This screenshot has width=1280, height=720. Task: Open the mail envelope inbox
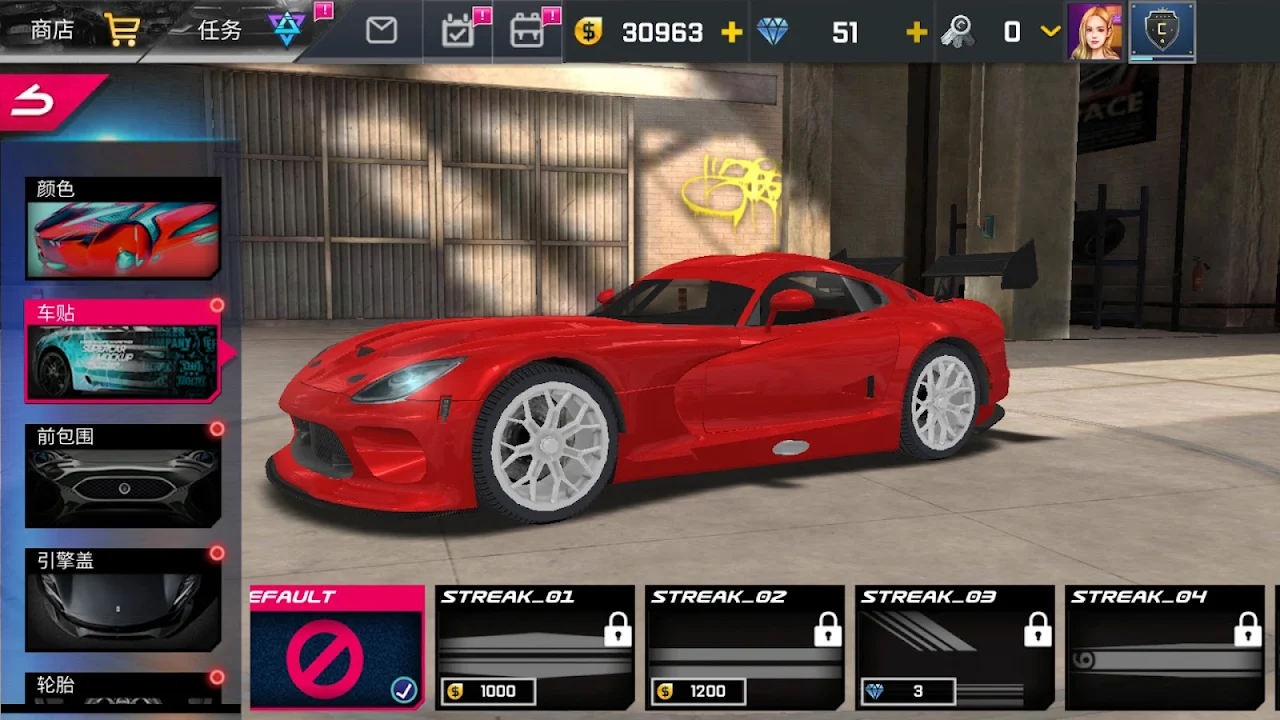tap(381, 31)
